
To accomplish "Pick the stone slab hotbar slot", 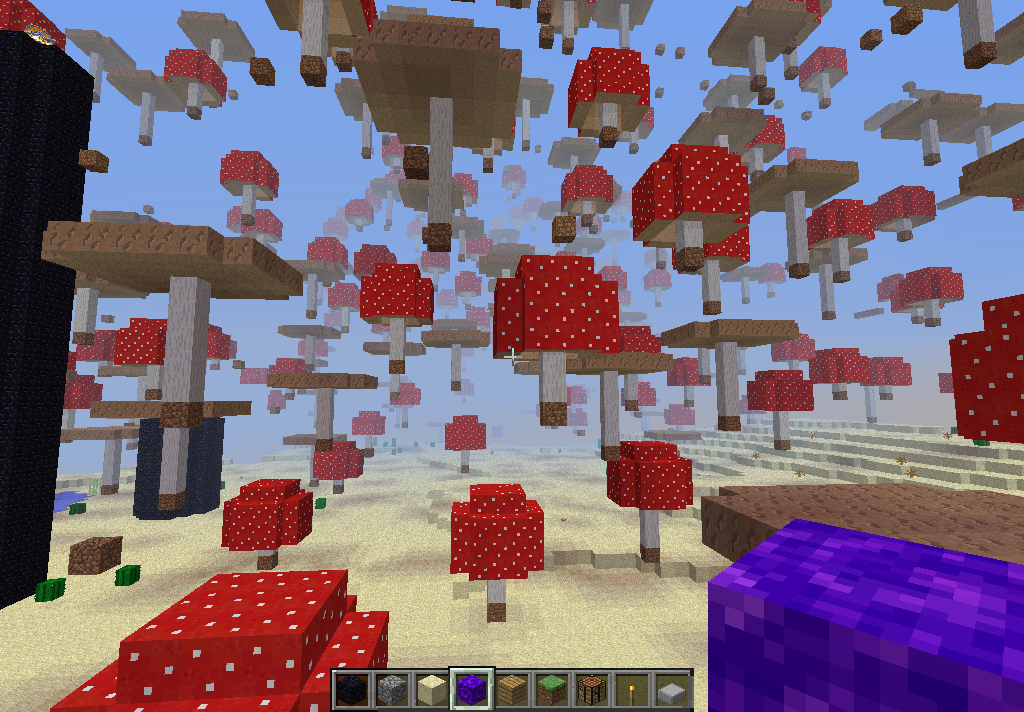I will (x=671, y=689).
